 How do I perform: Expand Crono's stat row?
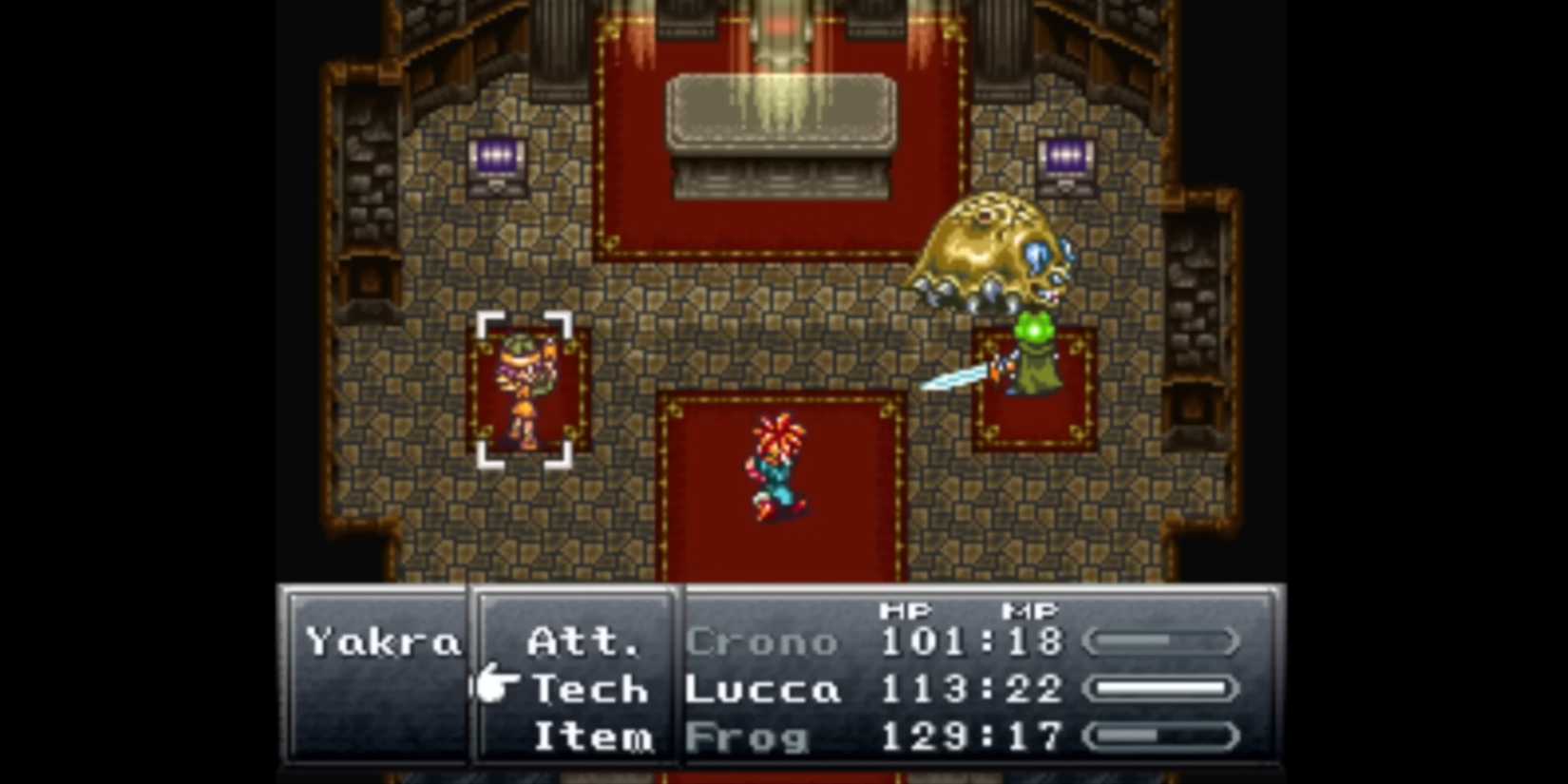[x=950, y=641]
